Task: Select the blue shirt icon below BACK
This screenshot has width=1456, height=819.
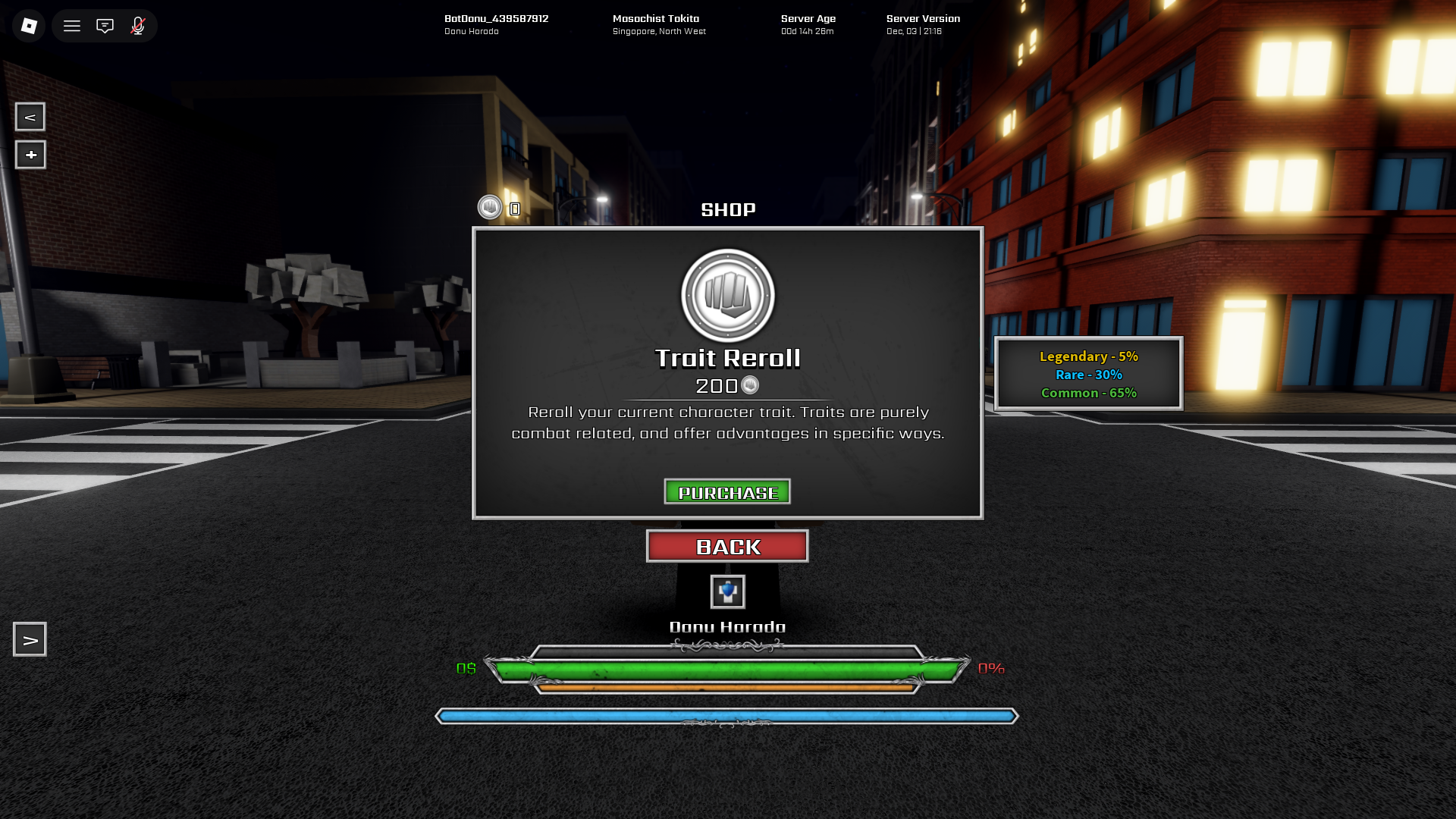Action: coord(727,591)
